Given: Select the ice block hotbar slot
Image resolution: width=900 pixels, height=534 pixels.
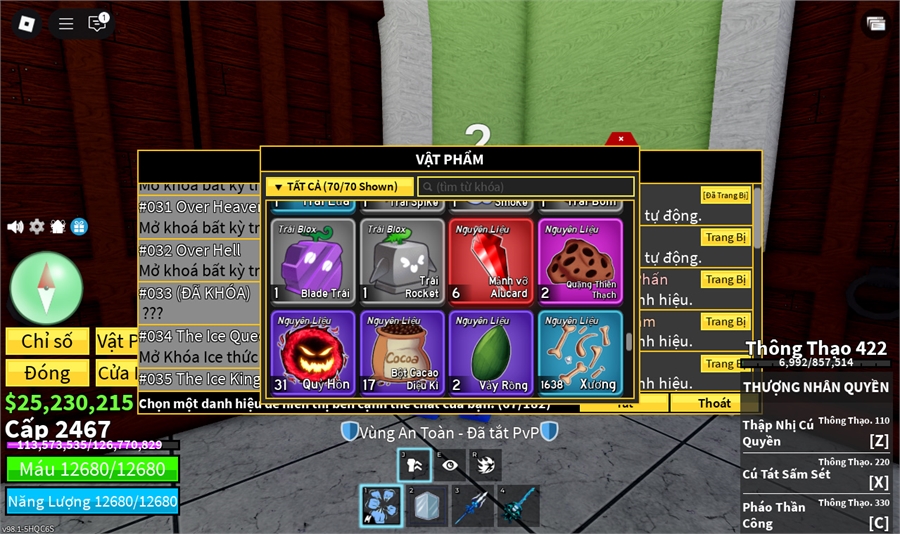Looking at the screenshot, I should click(426, 506).
